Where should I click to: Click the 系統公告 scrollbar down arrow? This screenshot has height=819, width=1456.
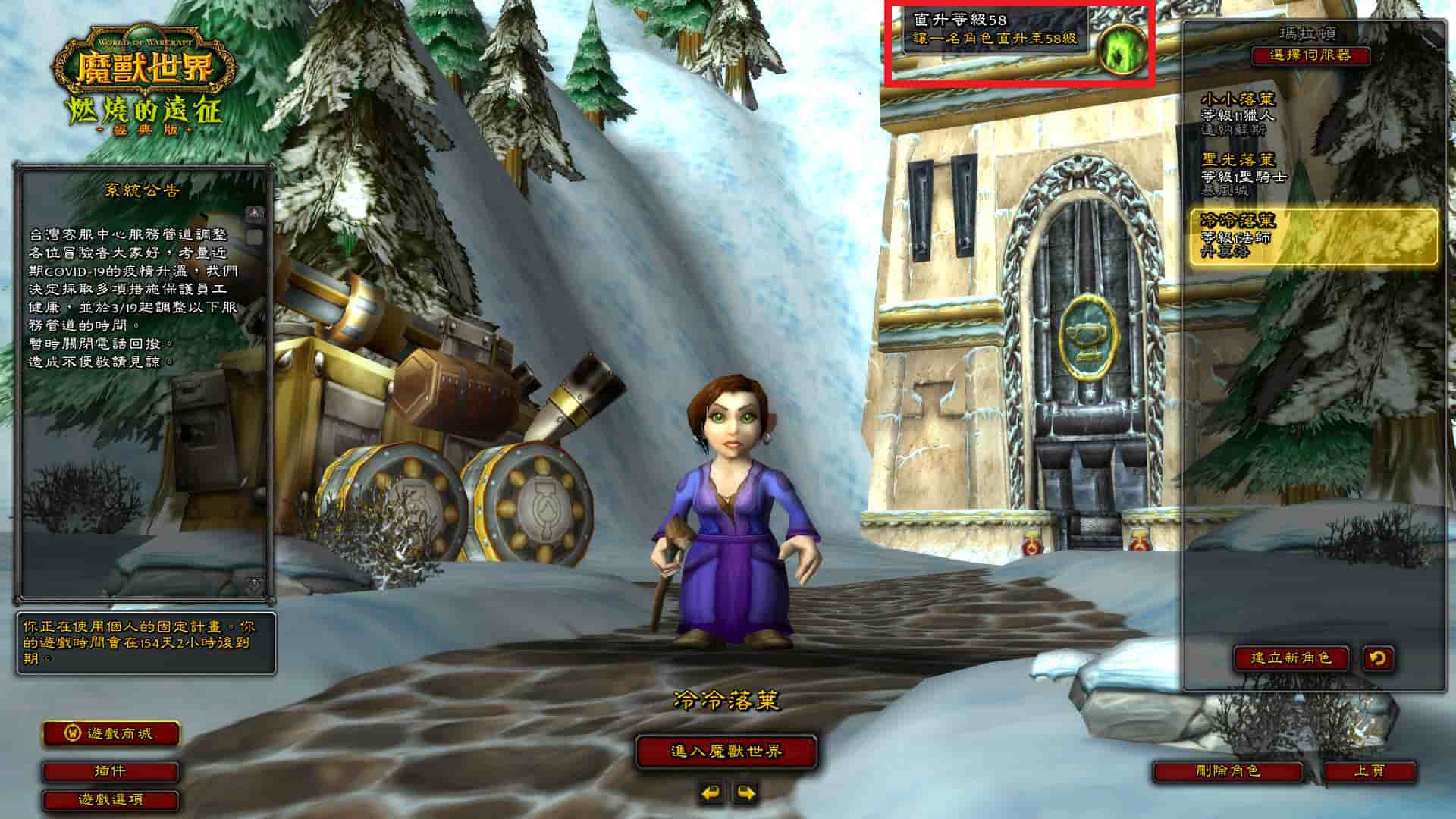(256, 584)
